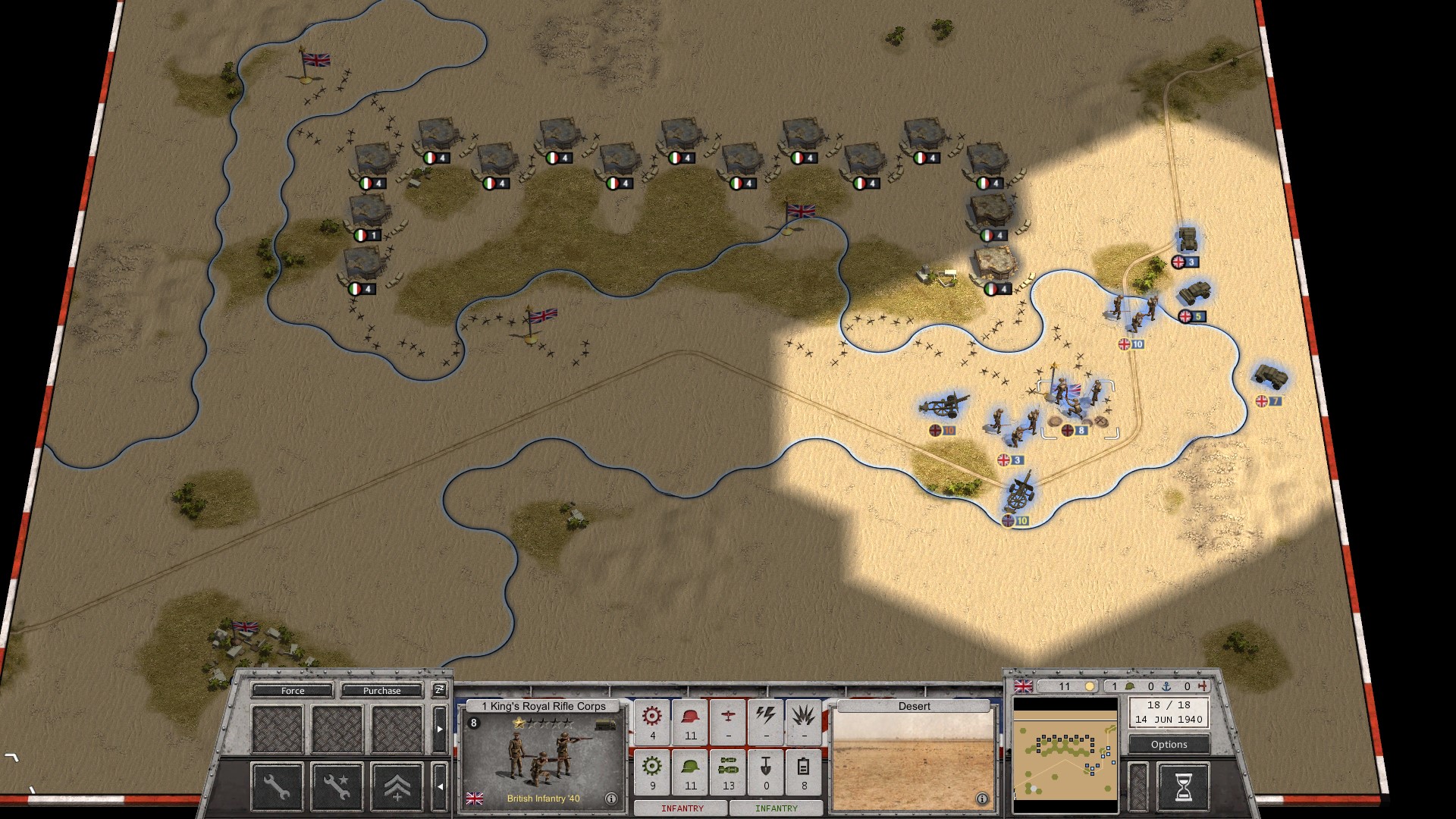Open the Purchase panel
The width and height of the screenshot is (1456, 819).
pyautogui.click(x=381, y=691)
